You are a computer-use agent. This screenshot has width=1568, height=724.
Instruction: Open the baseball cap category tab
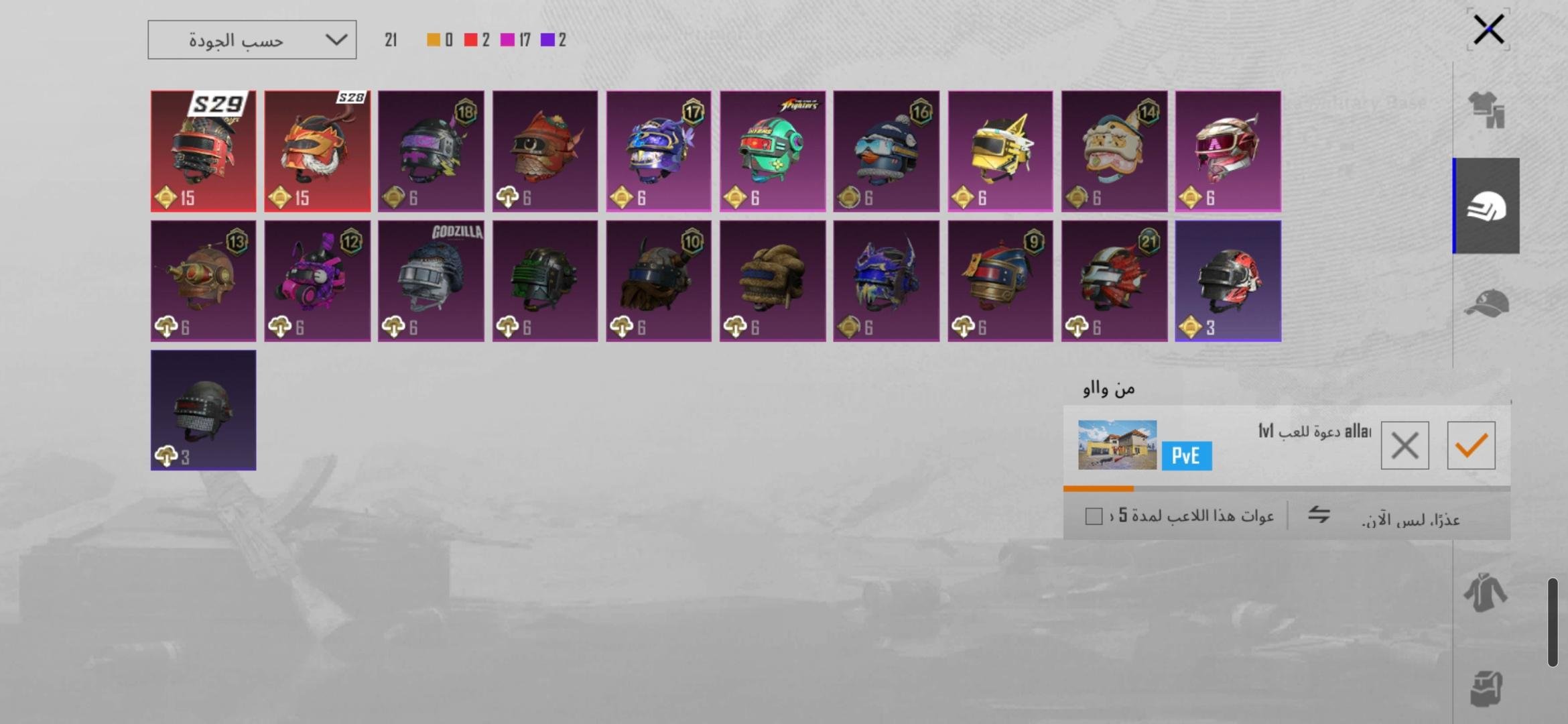1486,304
